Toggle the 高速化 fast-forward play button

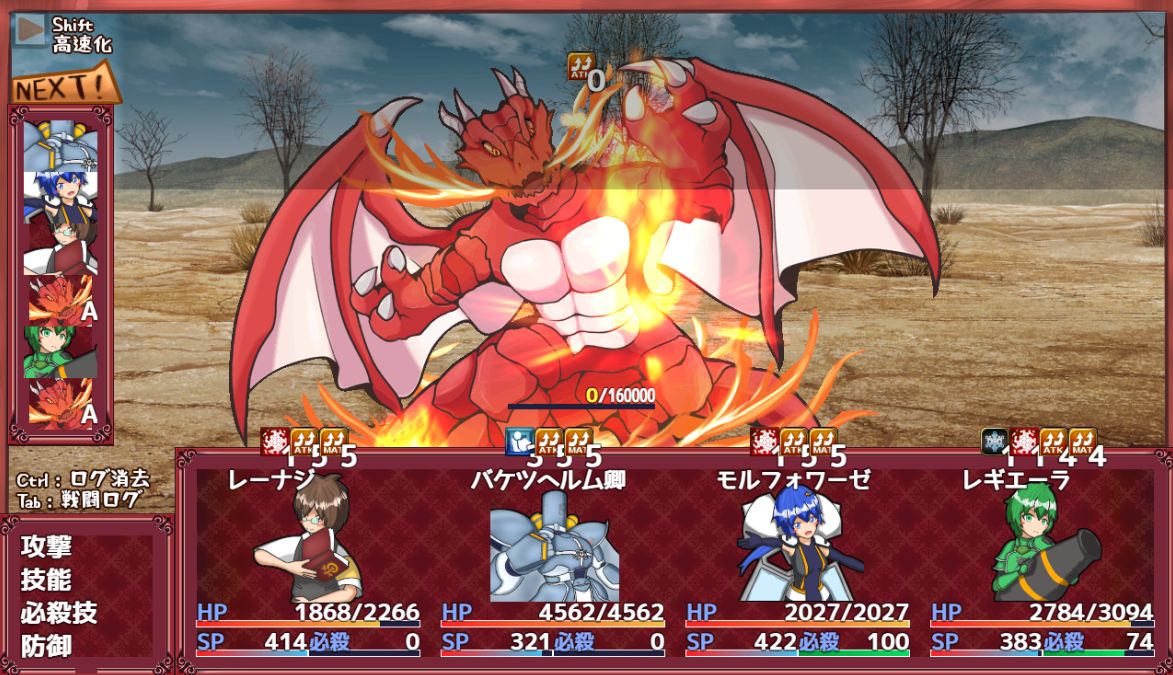click(x=29, y=30)
